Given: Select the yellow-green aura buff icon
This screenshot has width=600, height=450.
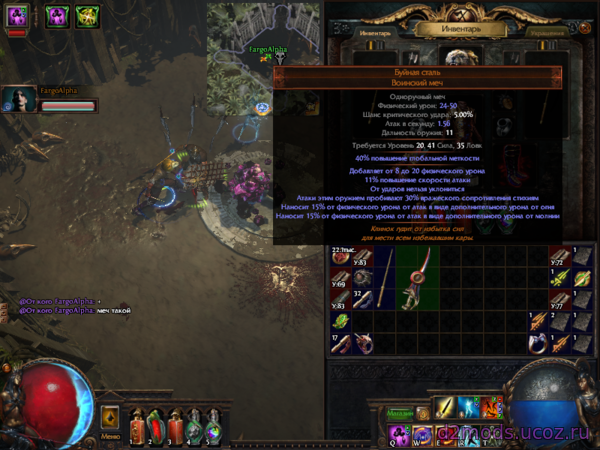Looking at the screenshot, I should 86,16.
